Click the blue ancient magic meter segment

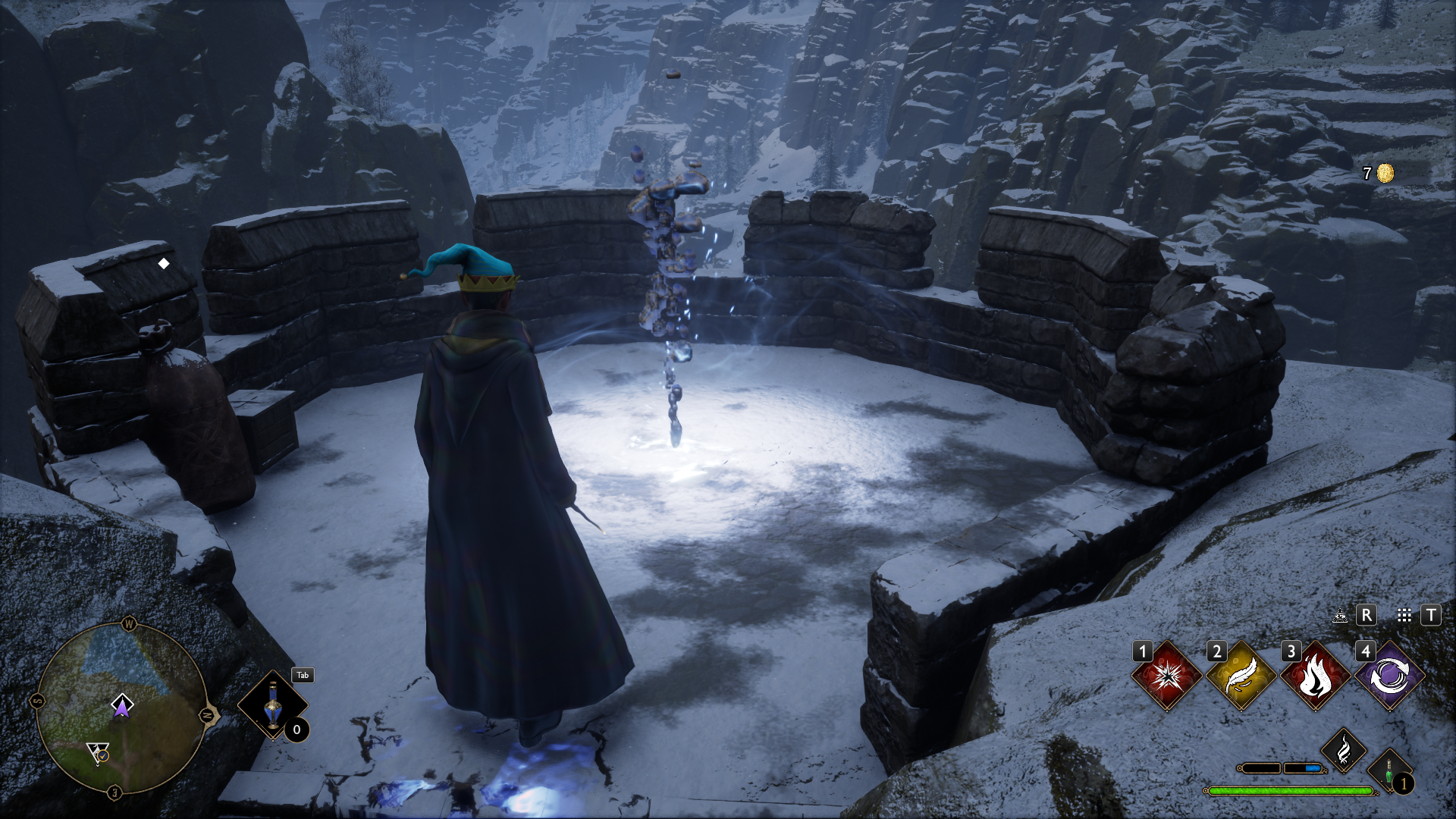click(x=1313, y=768)
